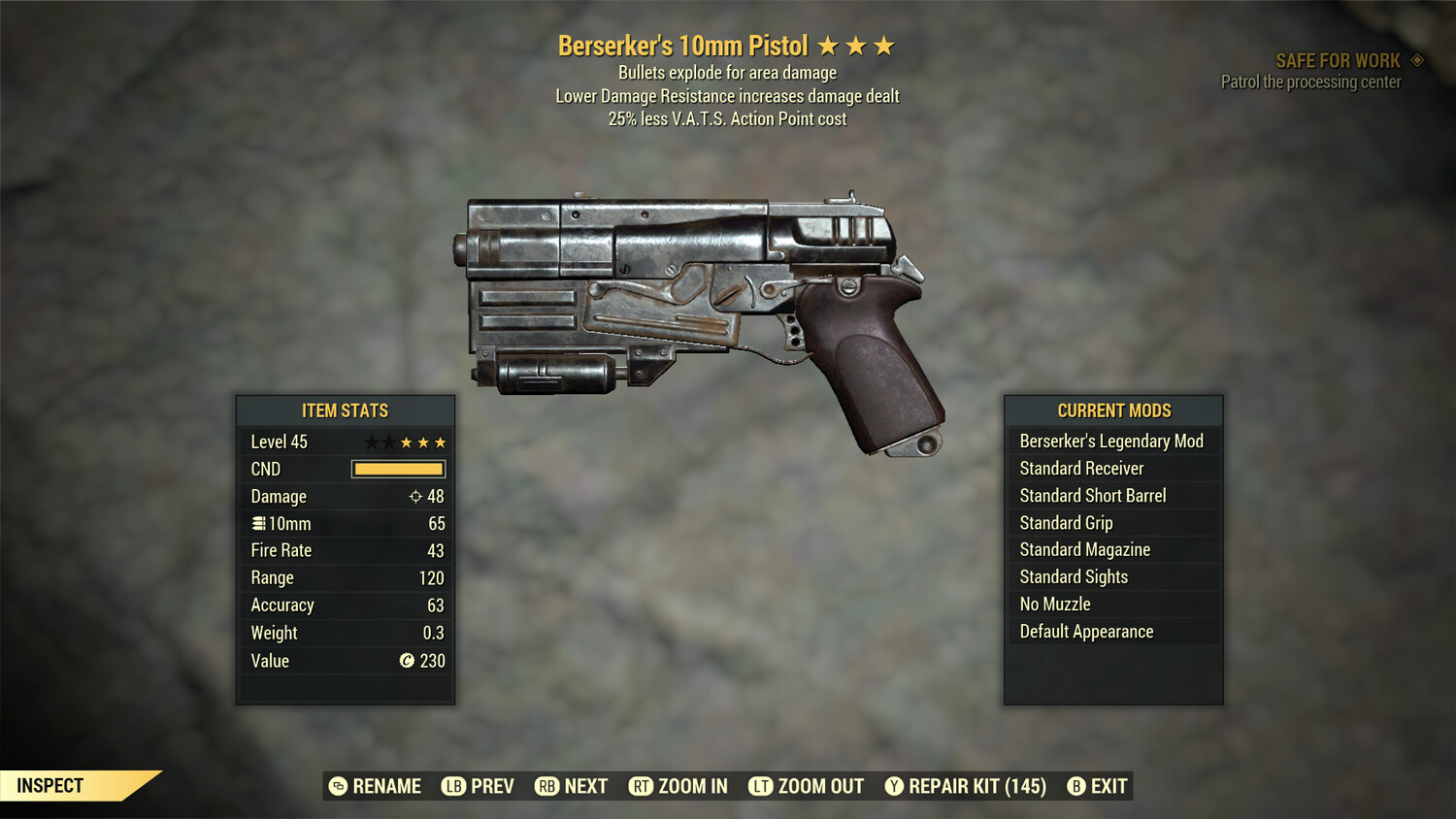The height and width of the screenshot is (819, 1456).
Task: Click the B button icon for Exit
Action: click(1075, 786)
